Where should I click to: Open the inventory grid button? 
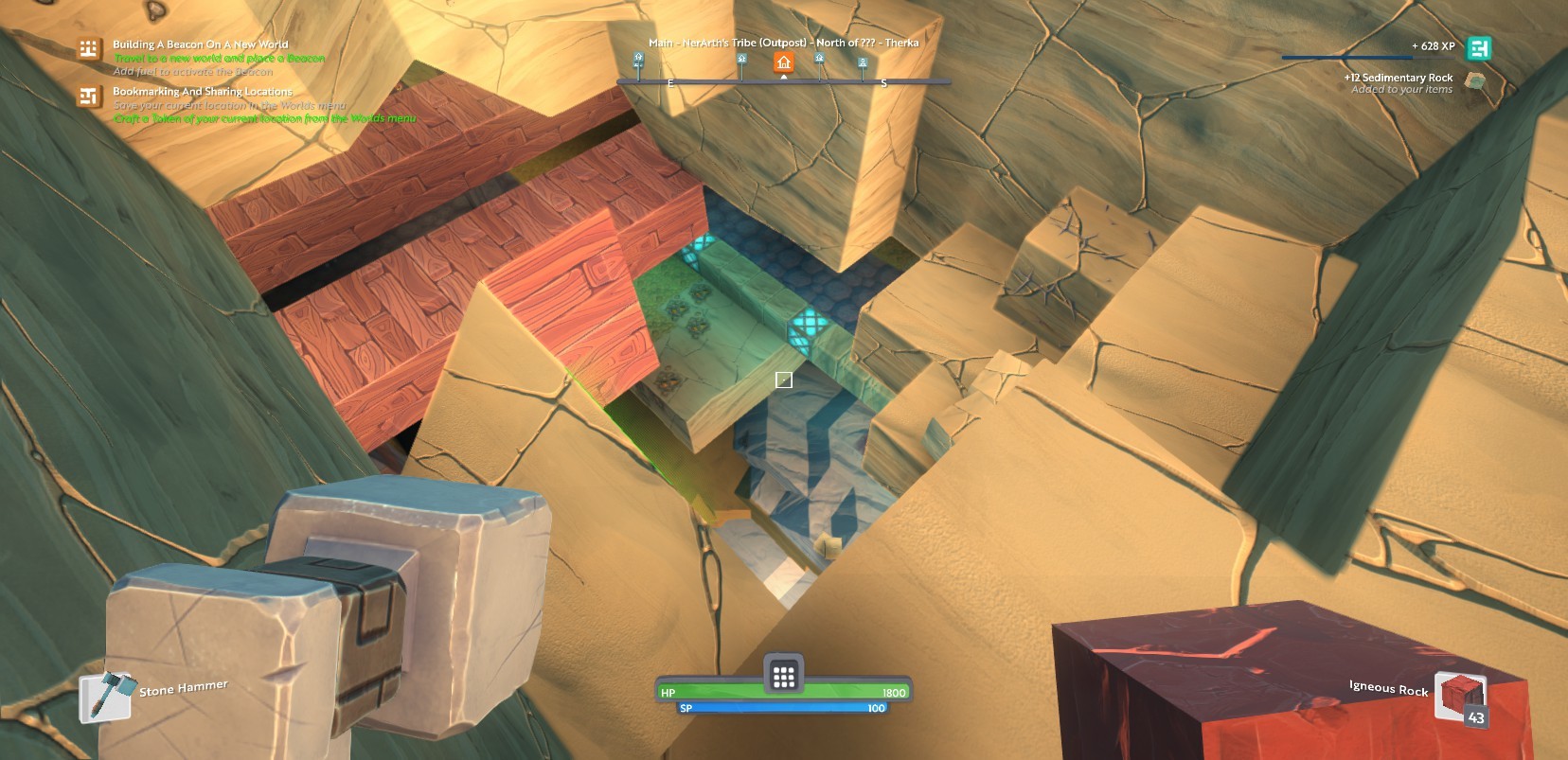click(x=783, y=675)
